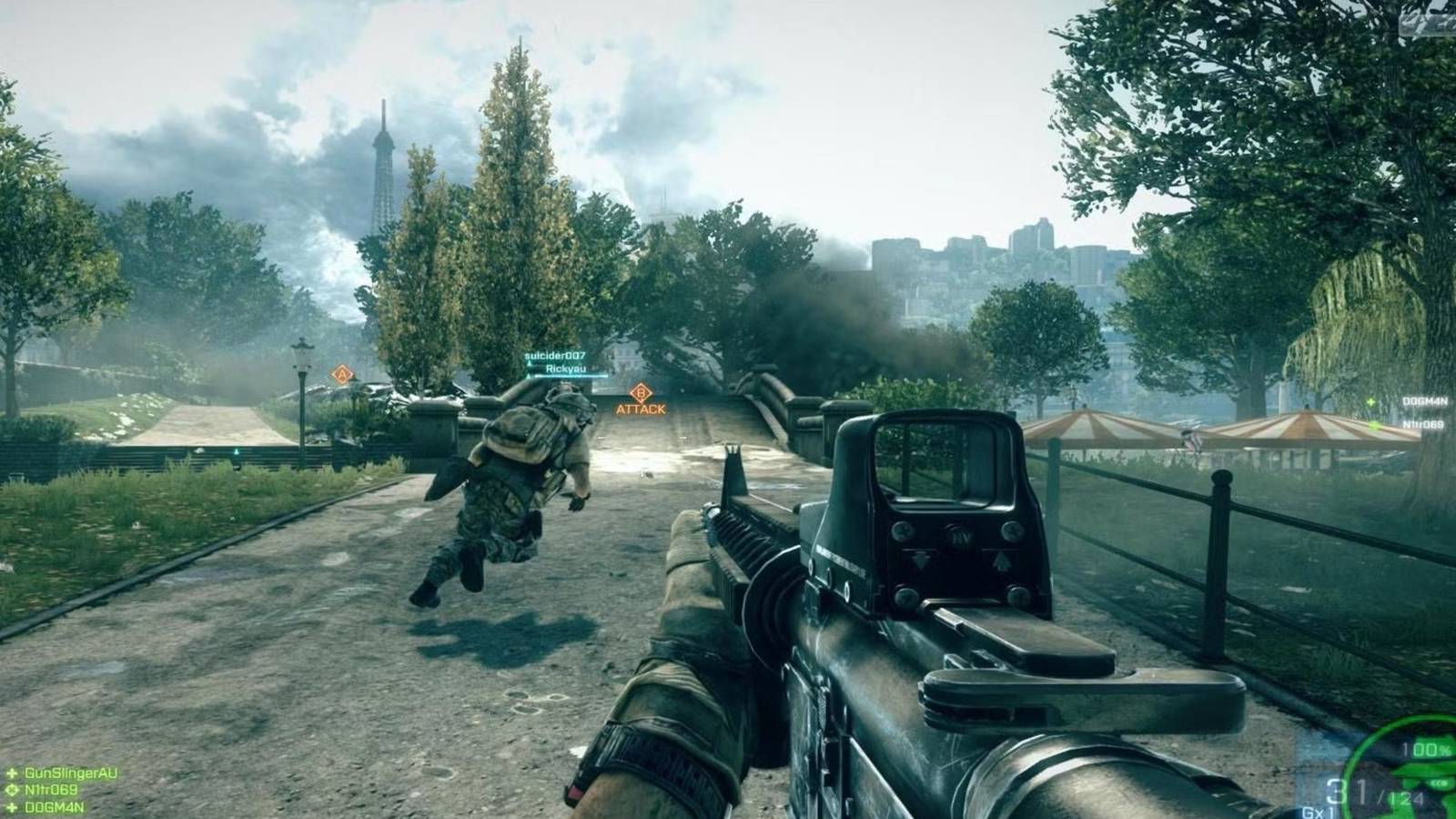1456x819 pixels.
Task: Click the squad leader plus icon beside GunSlingerAU
Action: click(x=12, y=773)
